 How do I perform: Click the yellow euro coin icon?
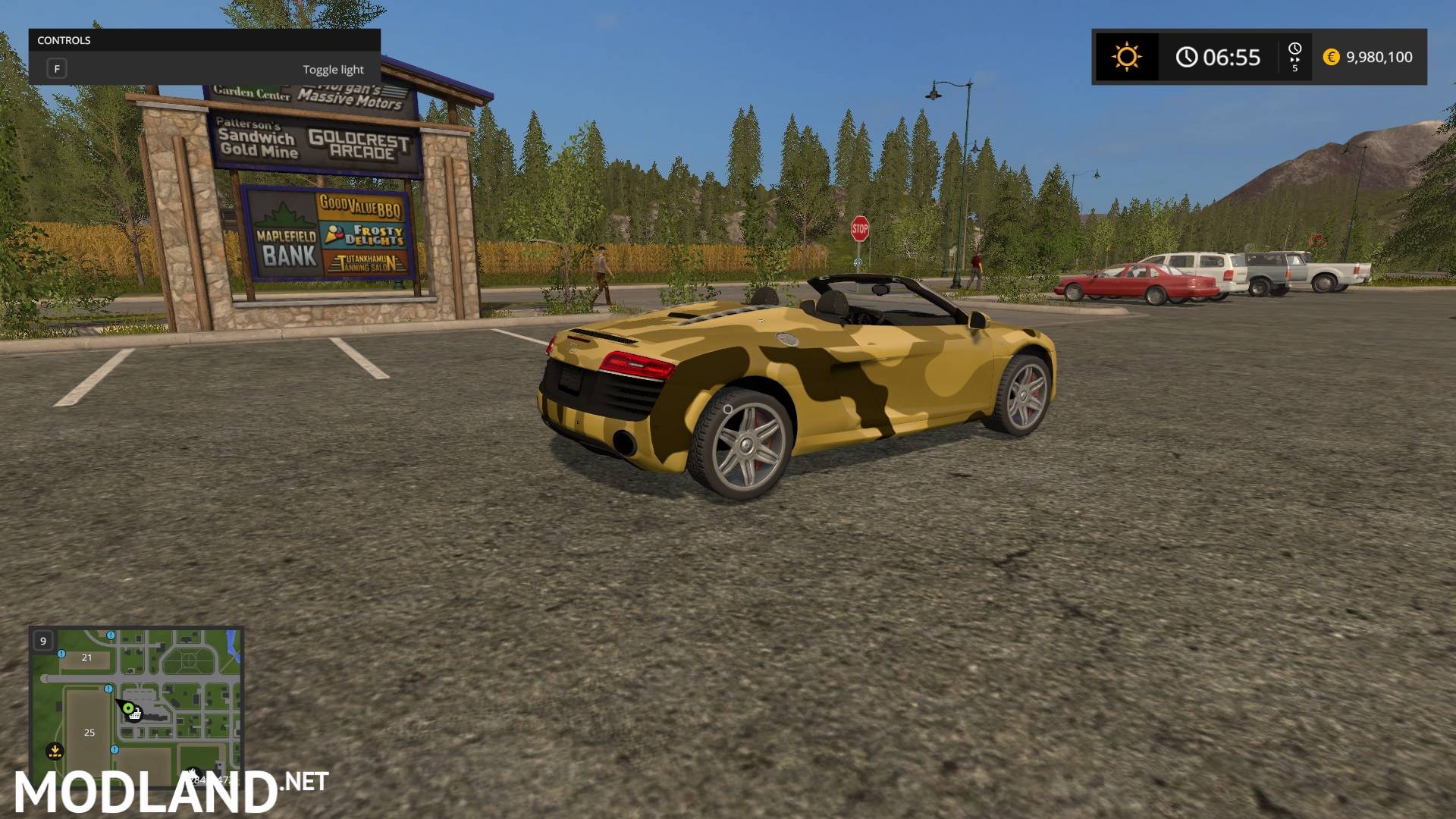1331,57
